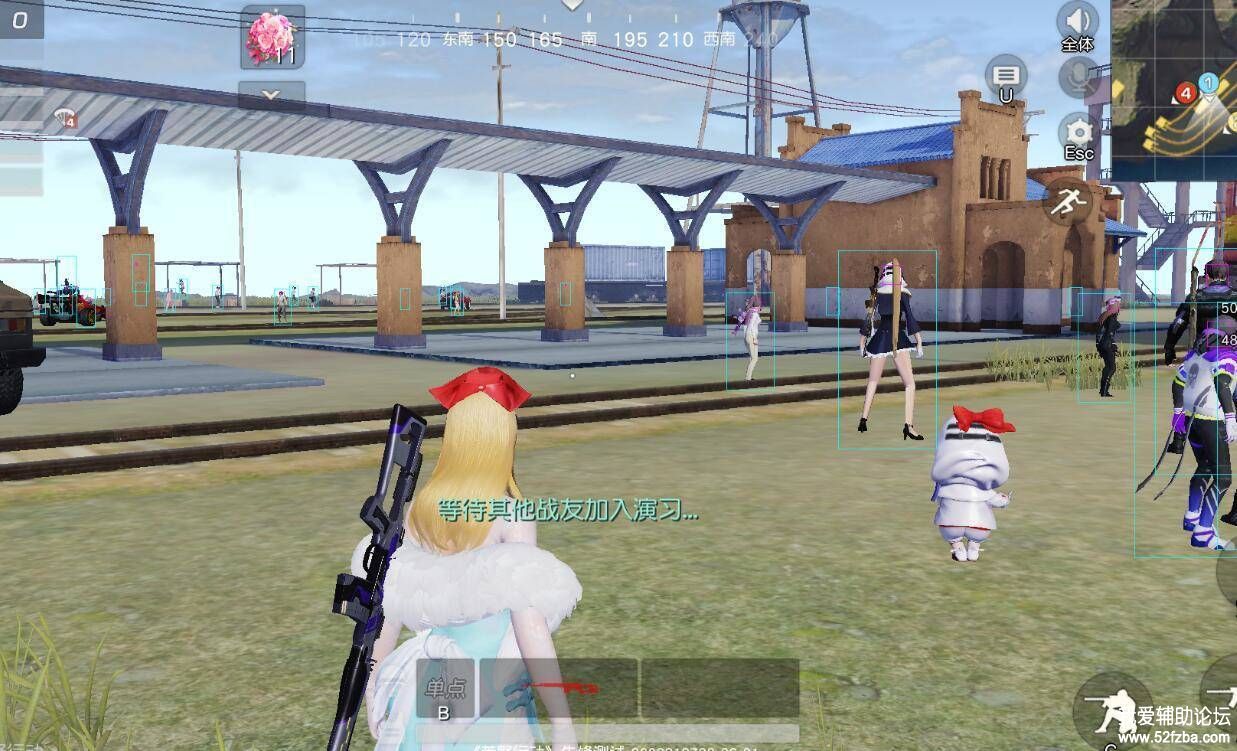Expand the dropdown arrow below the bouquet
Image resolution: width=1237 pixels, height=751 pixels.
coord(272,95)
